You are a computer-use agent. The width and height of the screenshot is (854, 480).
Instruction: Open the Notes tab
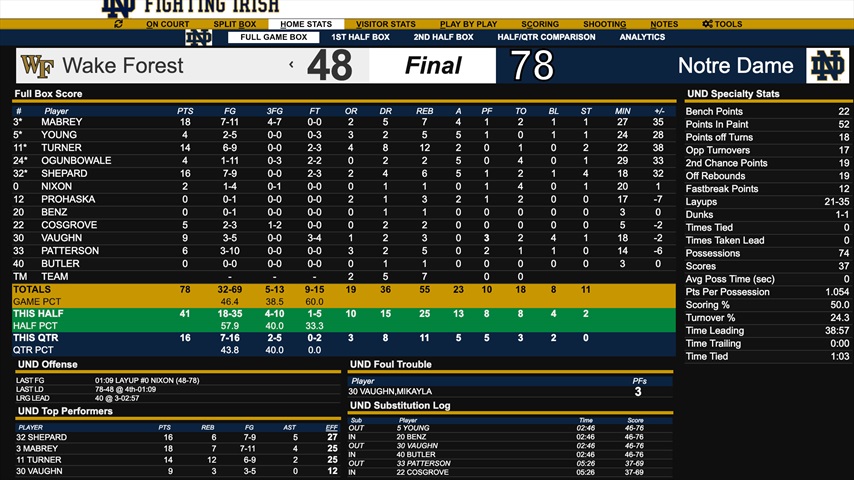pos(664,24)
